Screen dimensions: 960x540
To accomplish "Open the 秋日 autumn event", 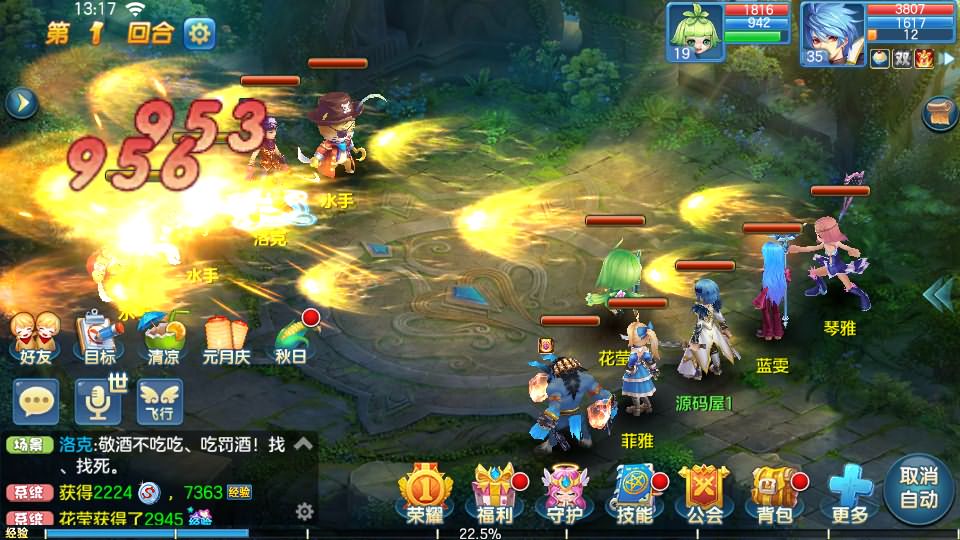I will (x=293, y=337).
